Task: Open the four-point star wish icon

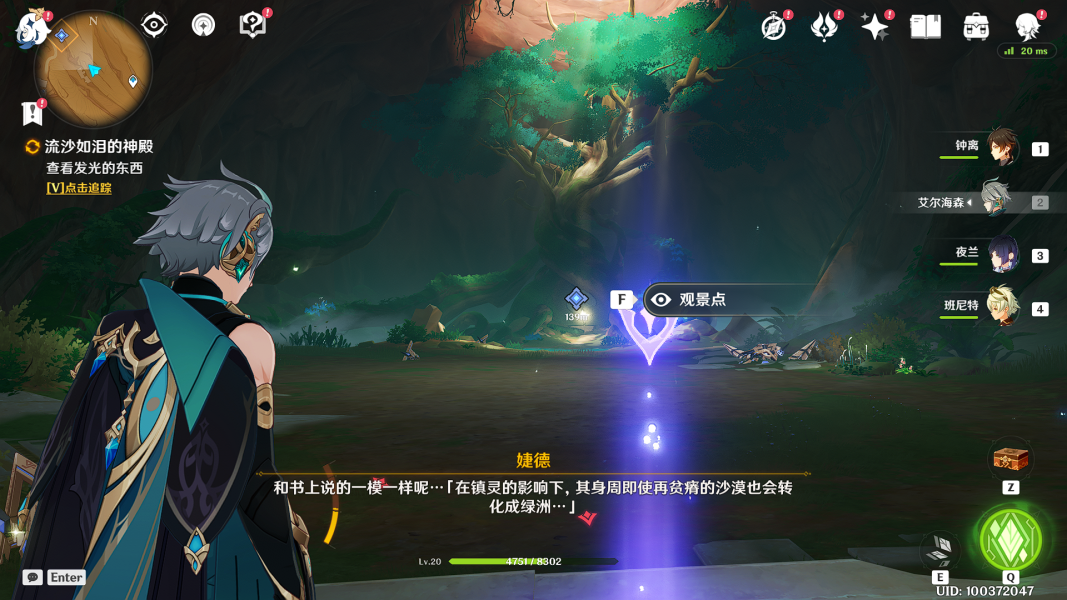Action: 874,27
